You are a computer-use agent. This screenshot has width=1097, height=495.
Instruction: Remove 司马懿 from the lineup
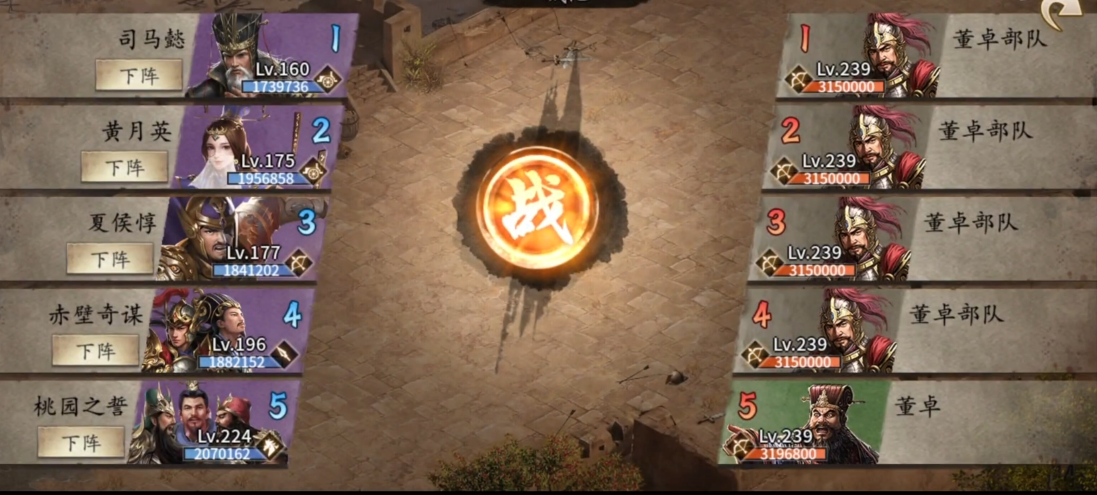139,75
